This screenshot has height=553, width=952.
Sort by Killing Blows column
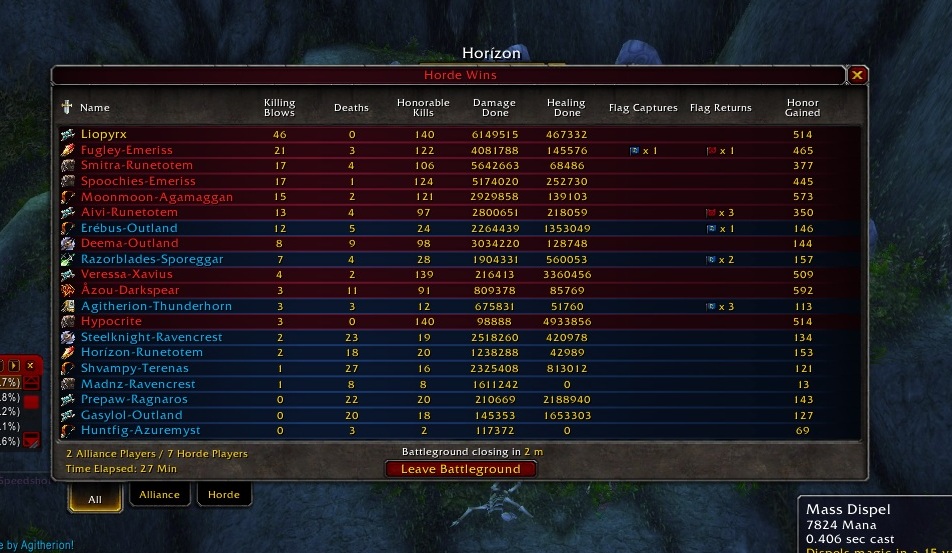pos(279,107)
